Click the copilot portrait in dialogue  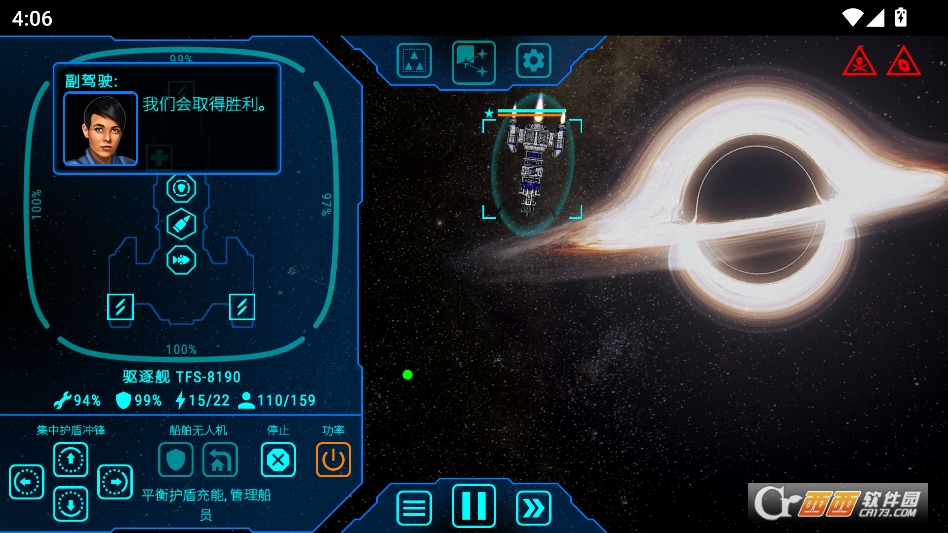101,129
